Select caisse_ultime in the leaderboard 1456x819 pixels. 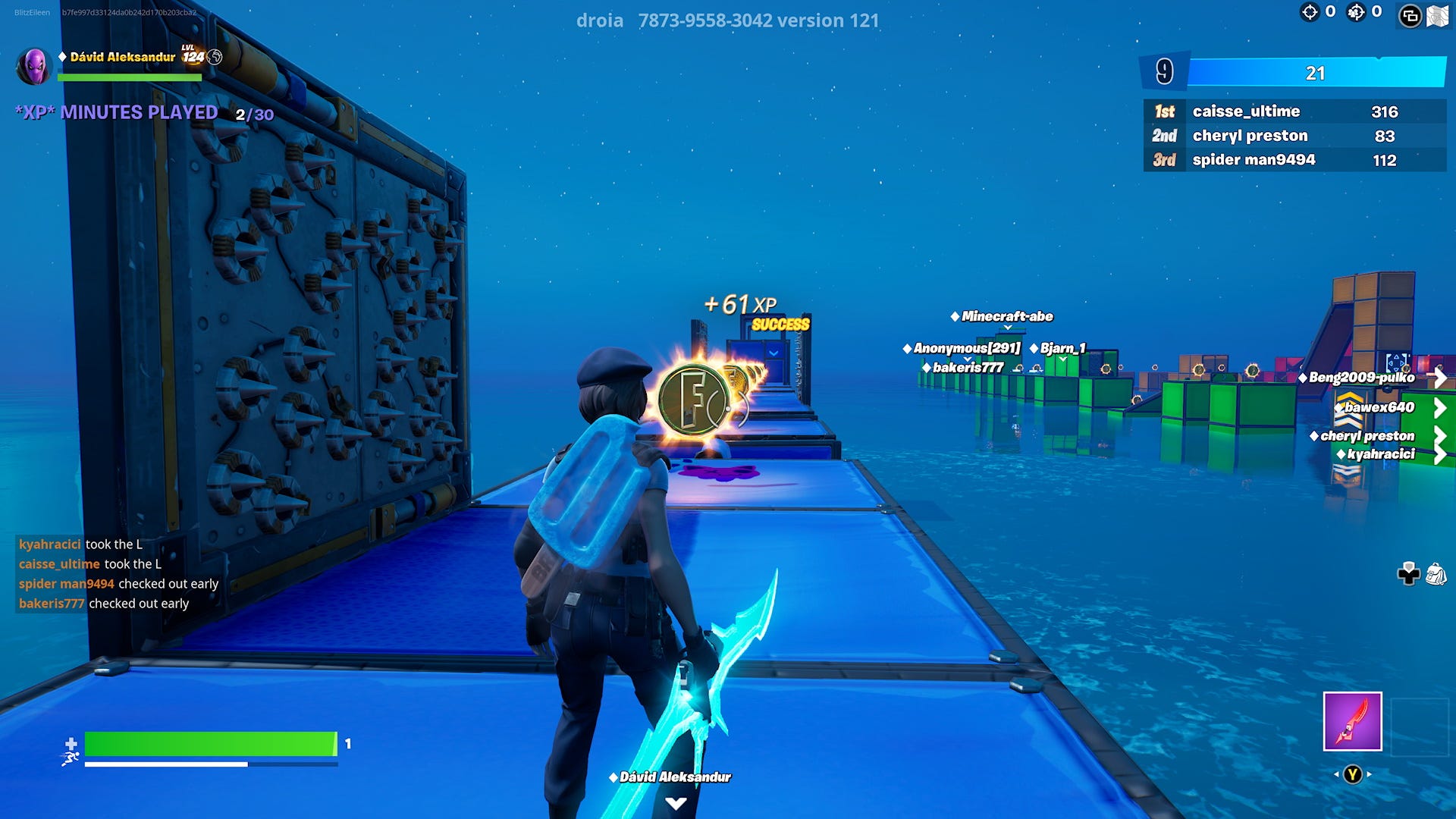point(1245,111)
